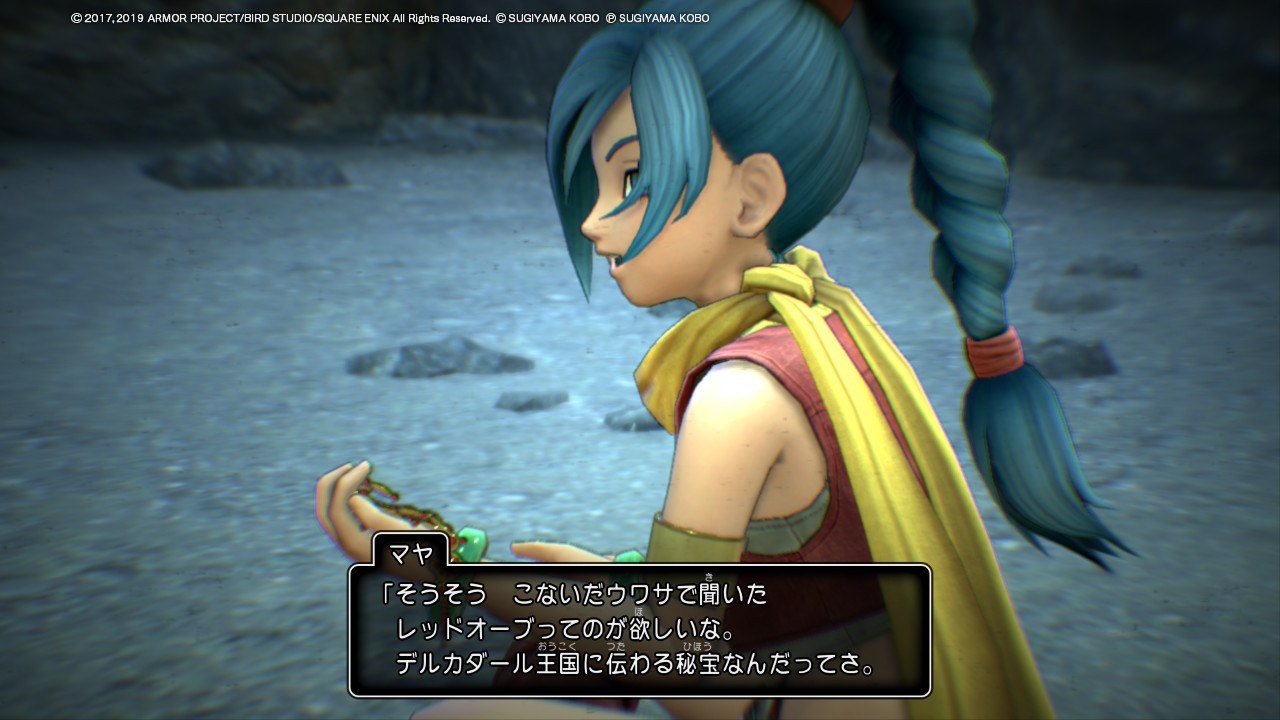1280x720 pixels.
Task: Advance Maya's dialogue box
Action: coord(639,630)
